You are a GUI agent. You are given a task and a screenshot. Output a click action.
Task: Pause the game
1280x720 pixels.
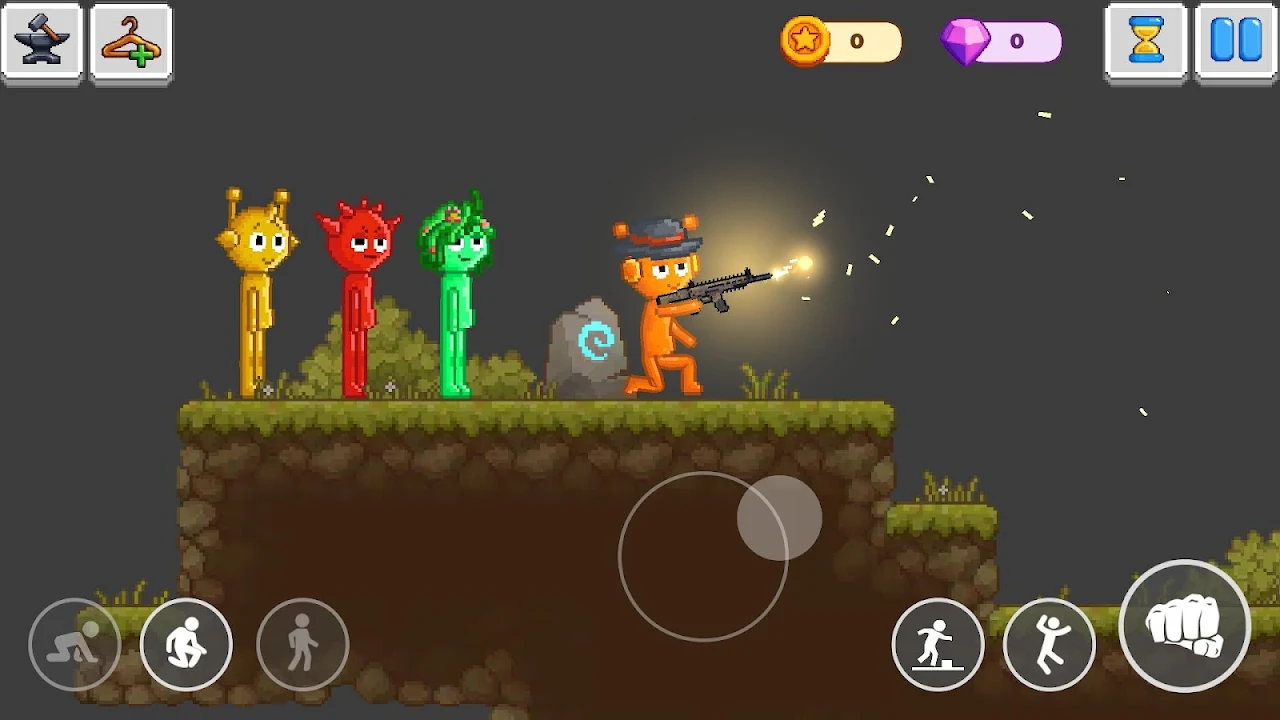pos(1236,42)
